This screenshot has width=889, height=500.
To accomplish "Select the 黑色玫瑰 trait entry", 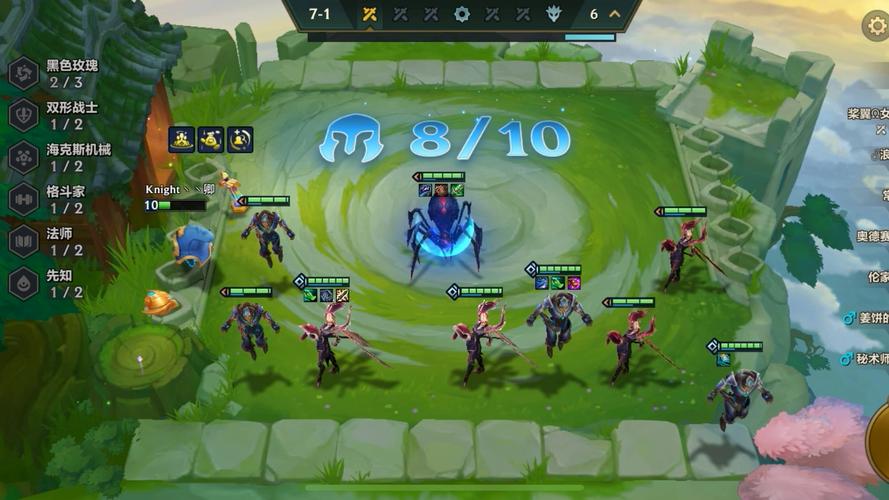I will point(55,73).
